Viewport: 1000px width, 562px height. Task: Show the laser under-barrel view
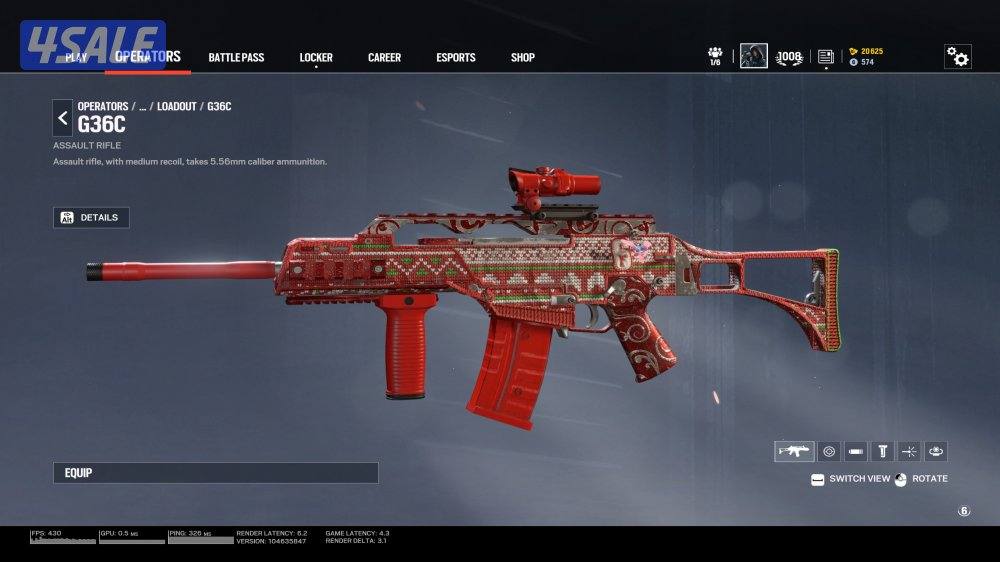[x=910, y=451]
